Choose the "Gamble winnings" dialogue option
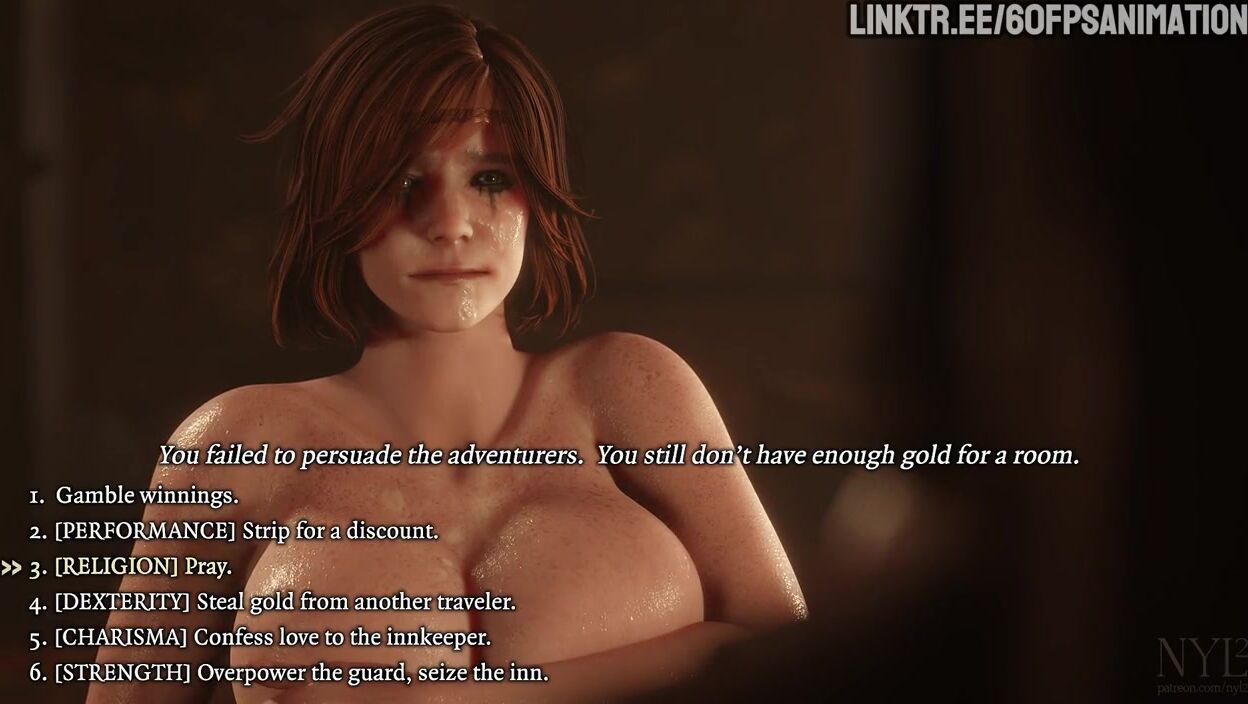The width and height of the screenshot is (1248, 704). click(146, 495)
